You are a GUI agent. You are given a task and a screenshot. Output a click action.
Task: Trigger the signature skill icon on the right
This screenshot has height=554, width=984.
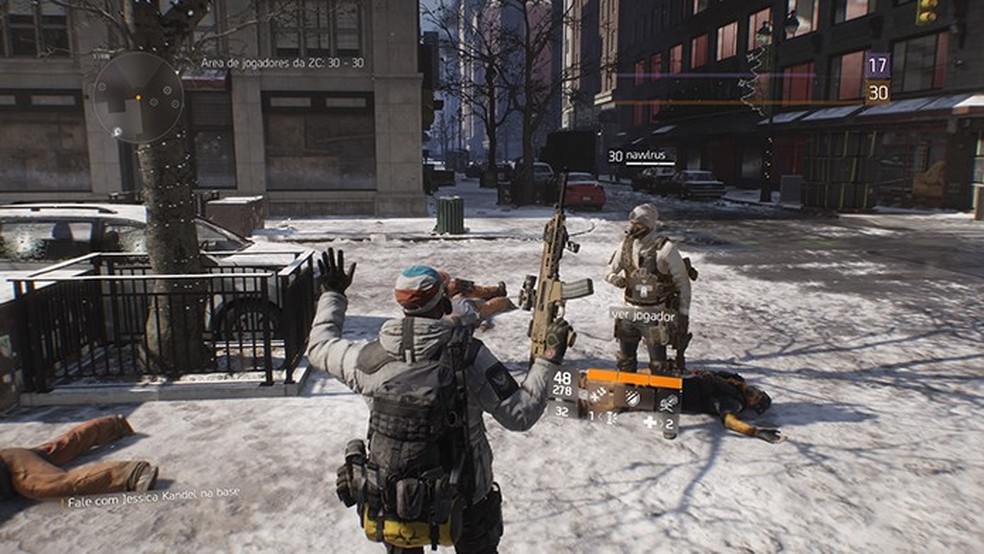[x=668, y=400]
